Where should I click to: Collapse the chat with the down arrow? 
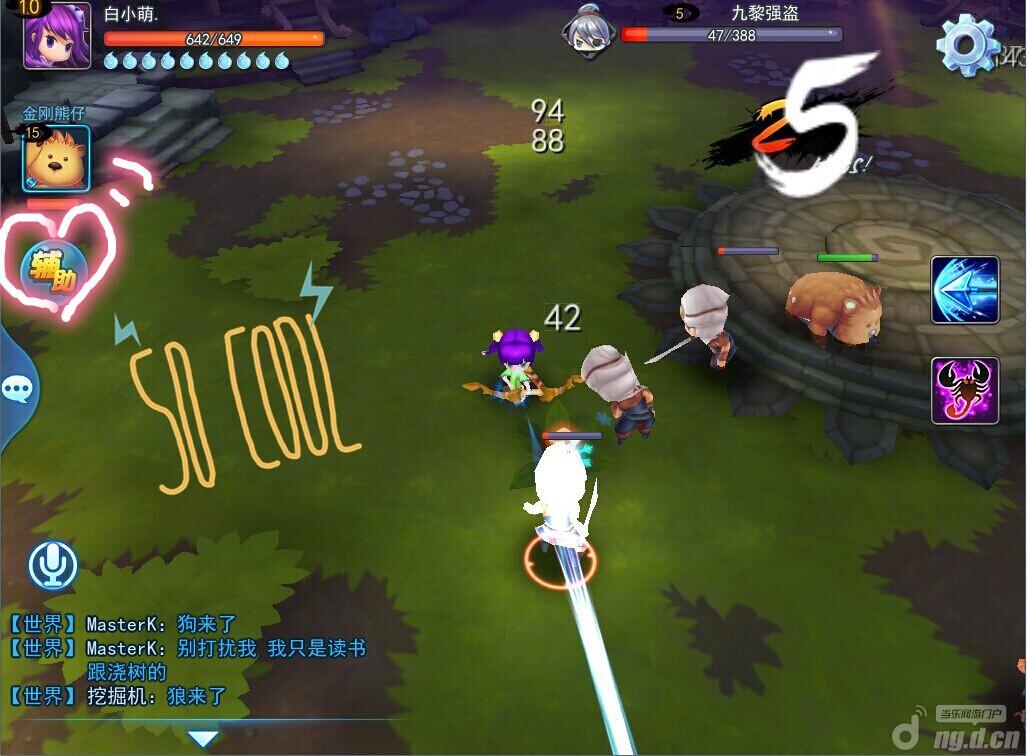(203, 739)
